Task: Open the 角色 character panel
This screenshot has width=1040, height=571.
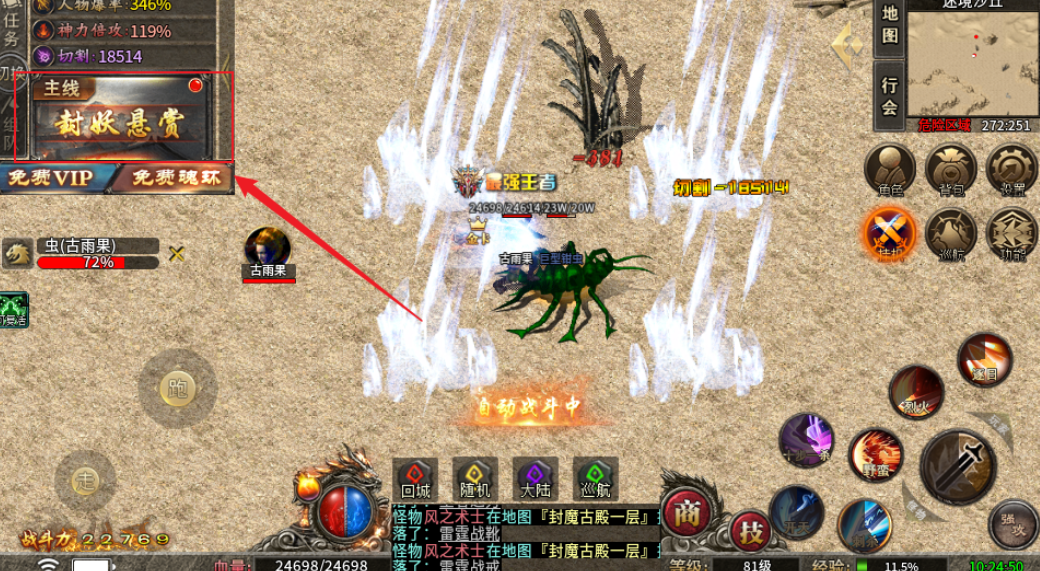Action: point(889,168)
